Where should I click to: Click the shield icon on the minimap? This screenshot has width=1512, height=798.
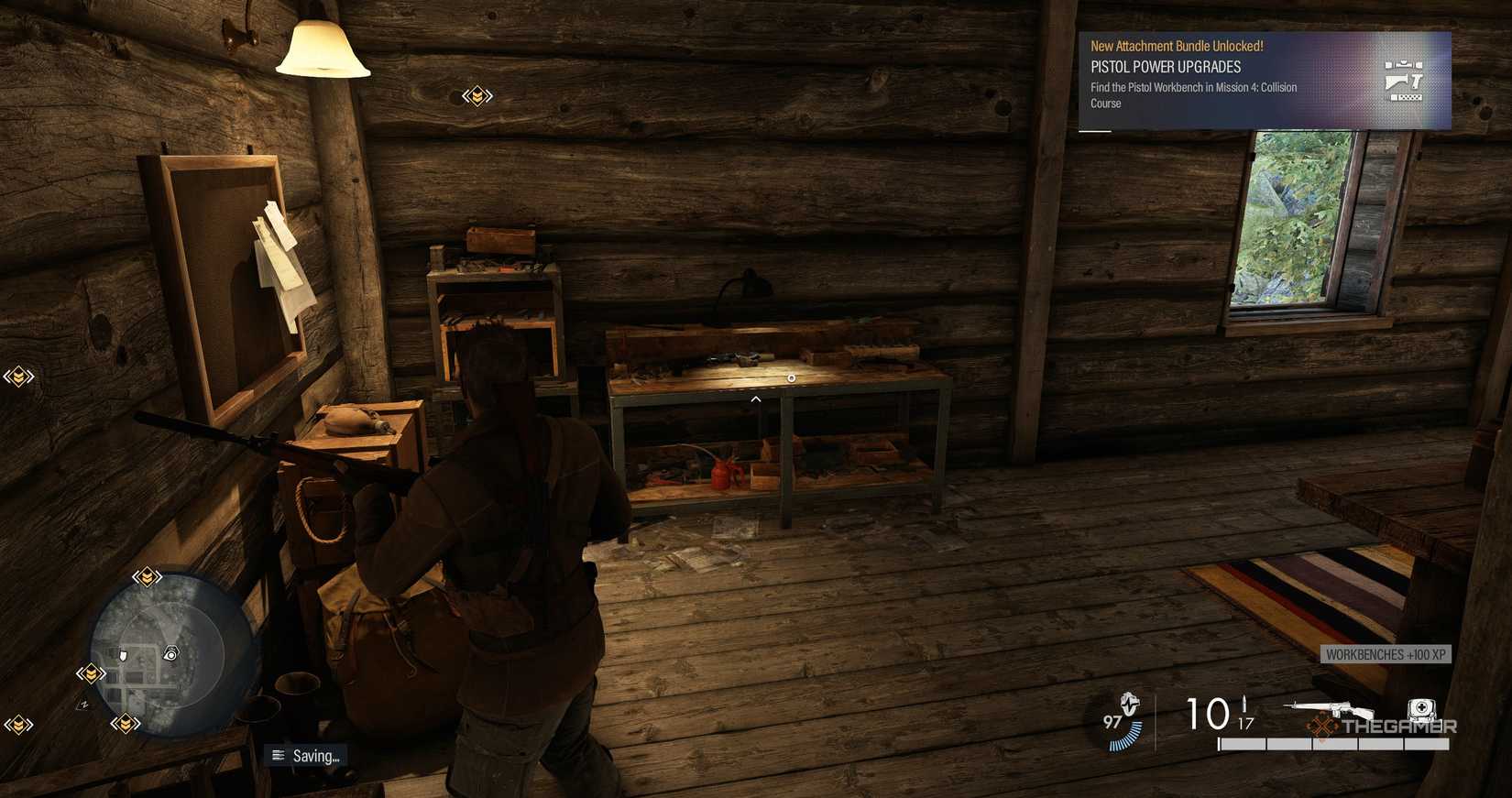[x=123, y=654]
